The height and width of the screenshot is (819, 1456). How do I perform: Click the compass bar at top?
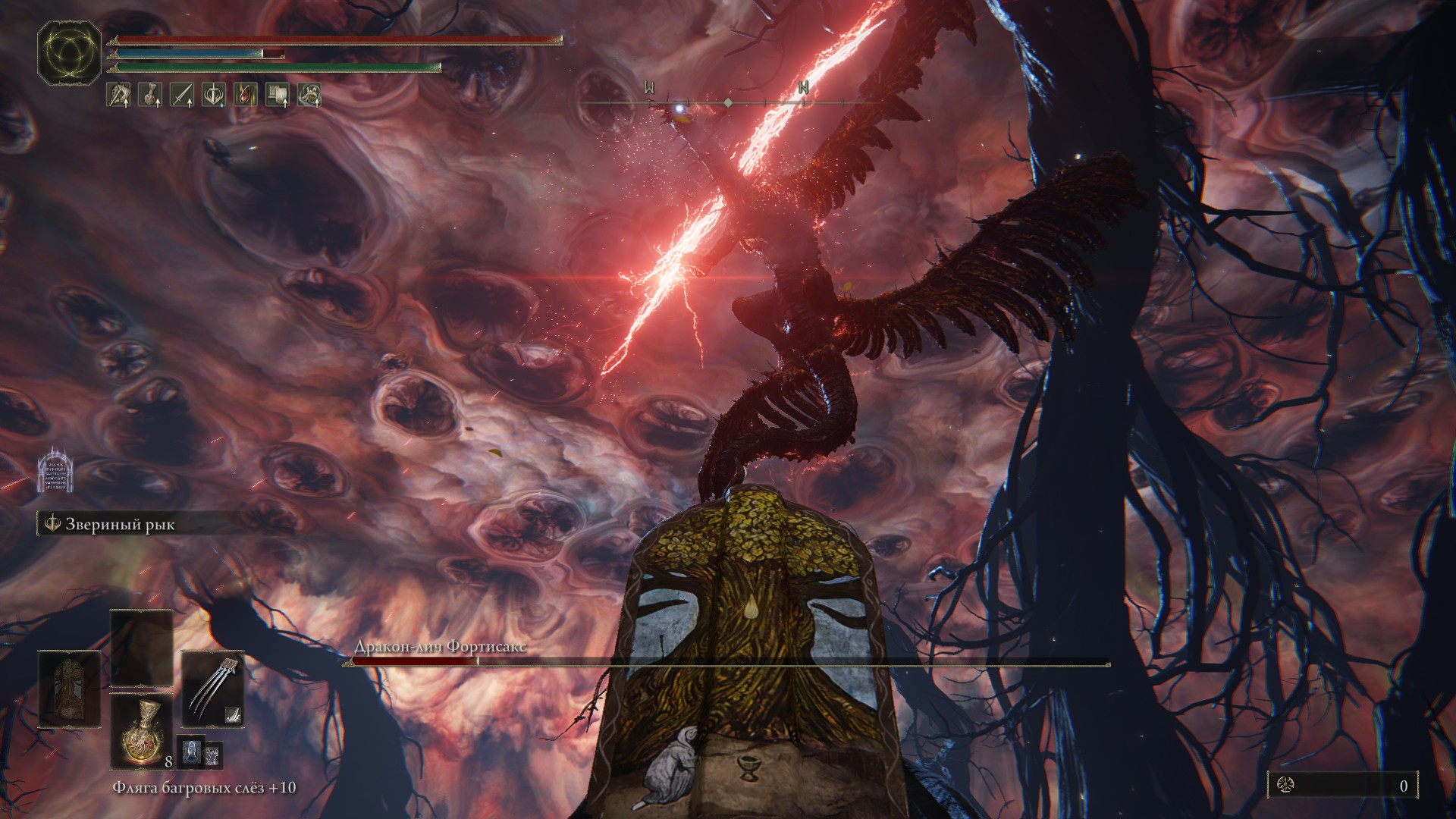(x=727, y=102)
